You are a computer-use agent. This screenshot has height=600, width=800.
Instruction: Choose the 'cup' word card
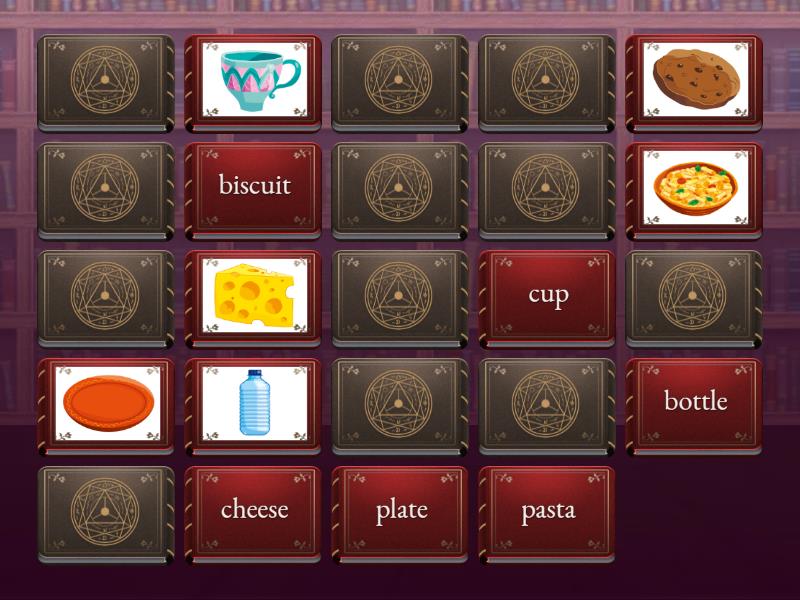pyautogui.click(x=547, y=294)
